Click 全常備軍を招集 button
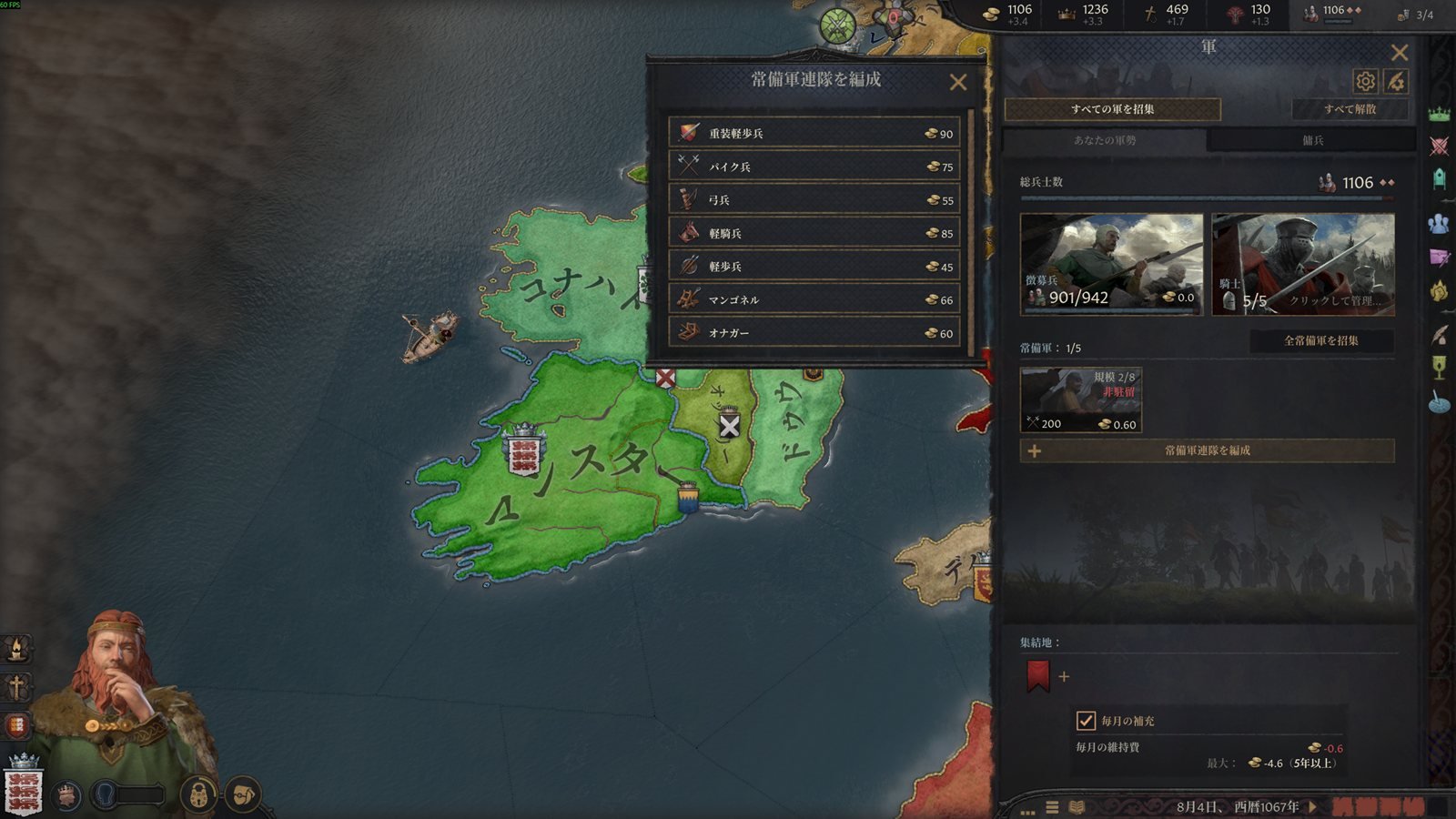The width and height of the screenshot is (1456, 819). [x=1320, y=340]
